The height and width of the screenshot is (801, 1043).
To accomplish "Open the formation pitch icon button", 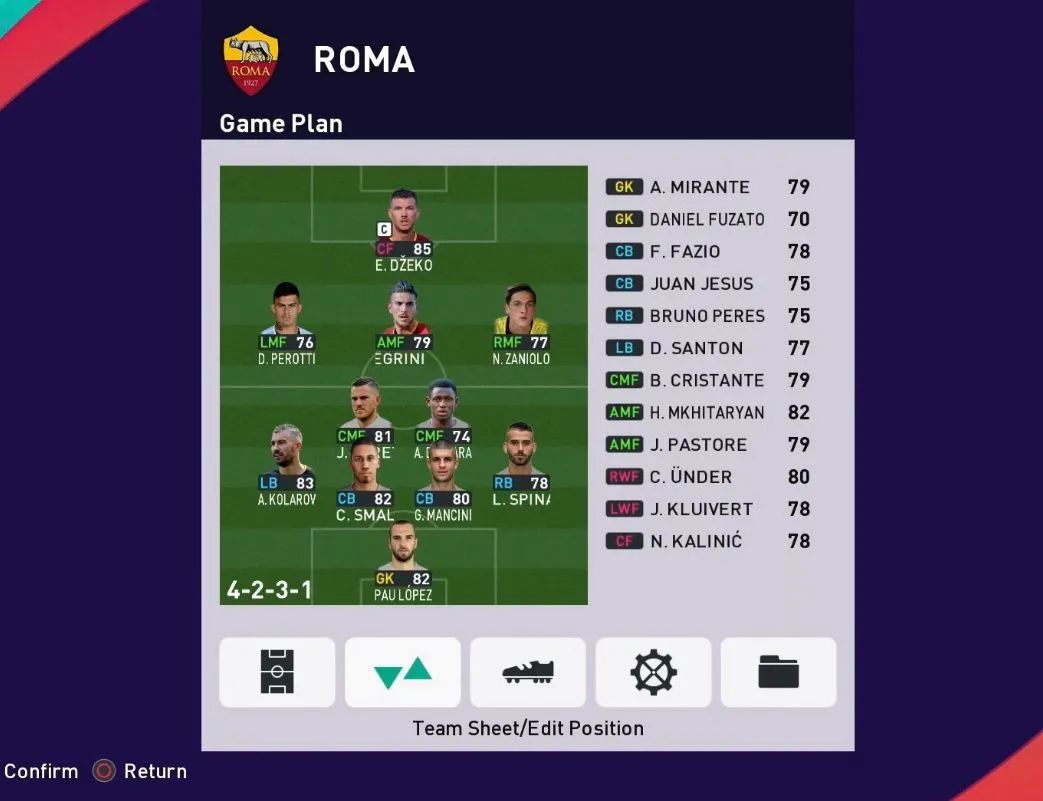I will [277, 672].
